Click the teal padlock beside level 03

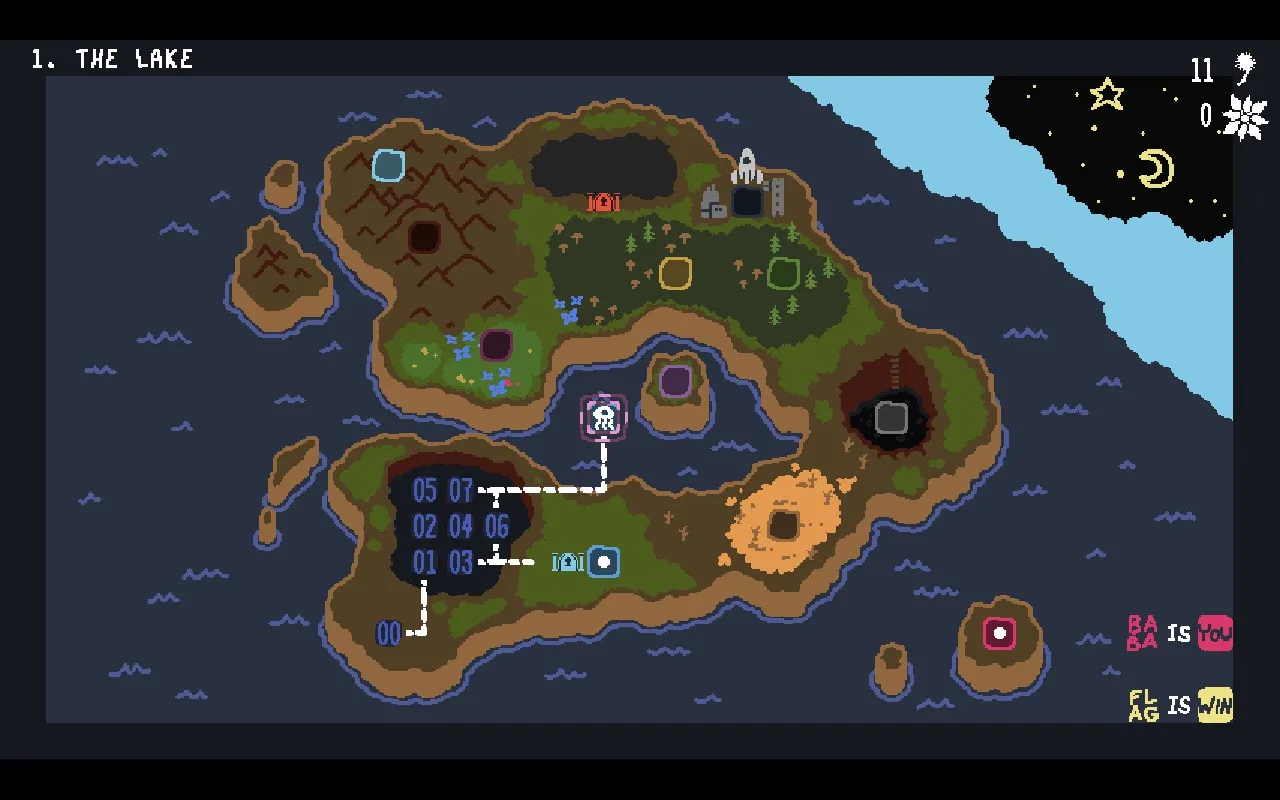[x=566, y=562]
